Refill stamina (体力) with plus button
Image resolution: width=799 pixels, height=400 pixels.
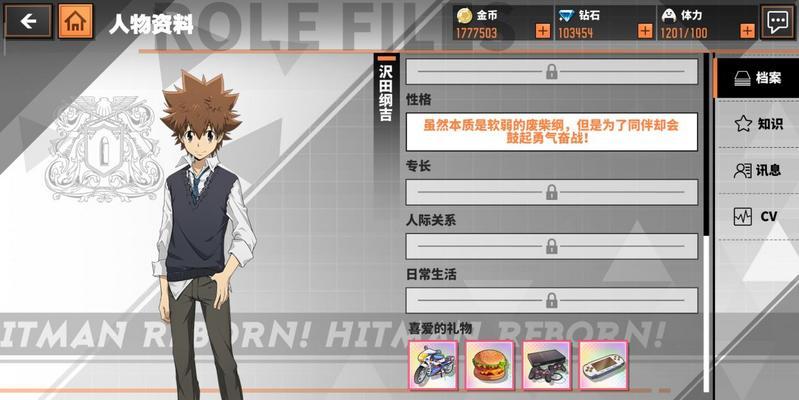pyautogui.click(x=746, y=32)
